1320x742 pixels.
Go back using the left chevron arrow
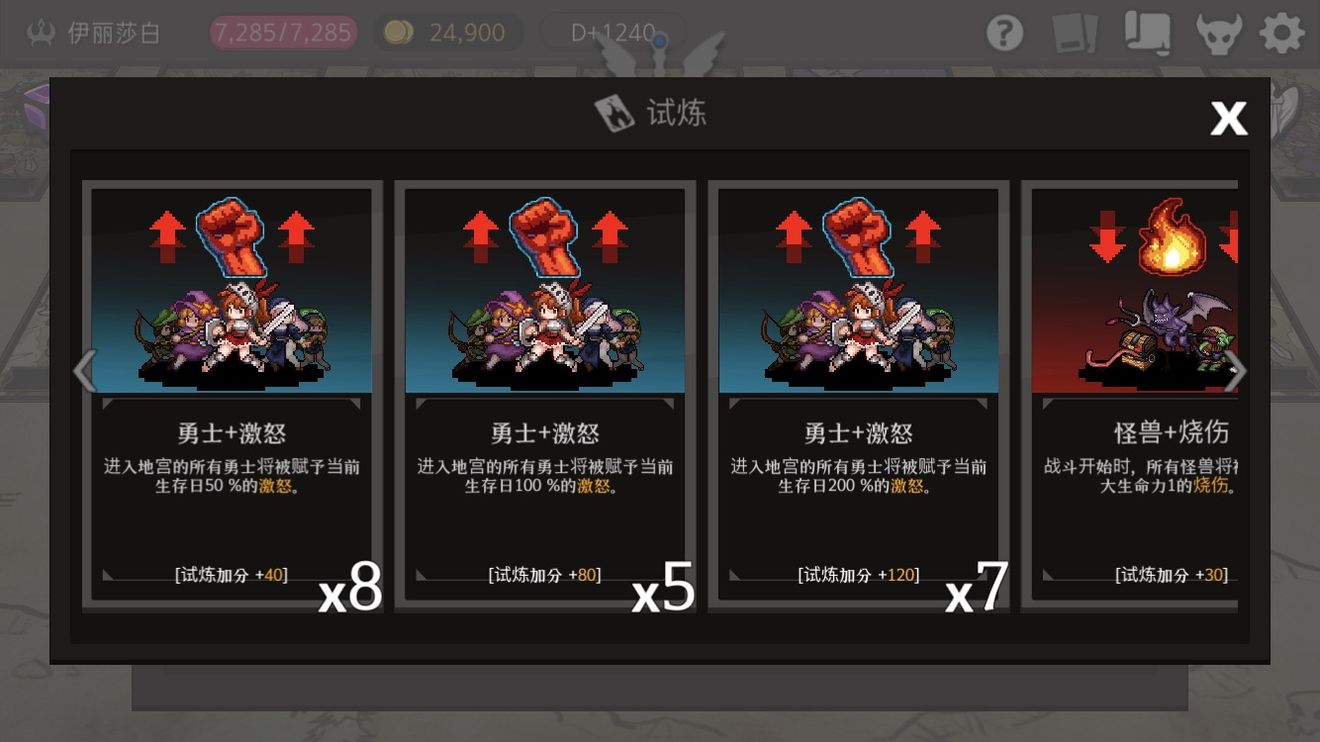pos(84,371)
